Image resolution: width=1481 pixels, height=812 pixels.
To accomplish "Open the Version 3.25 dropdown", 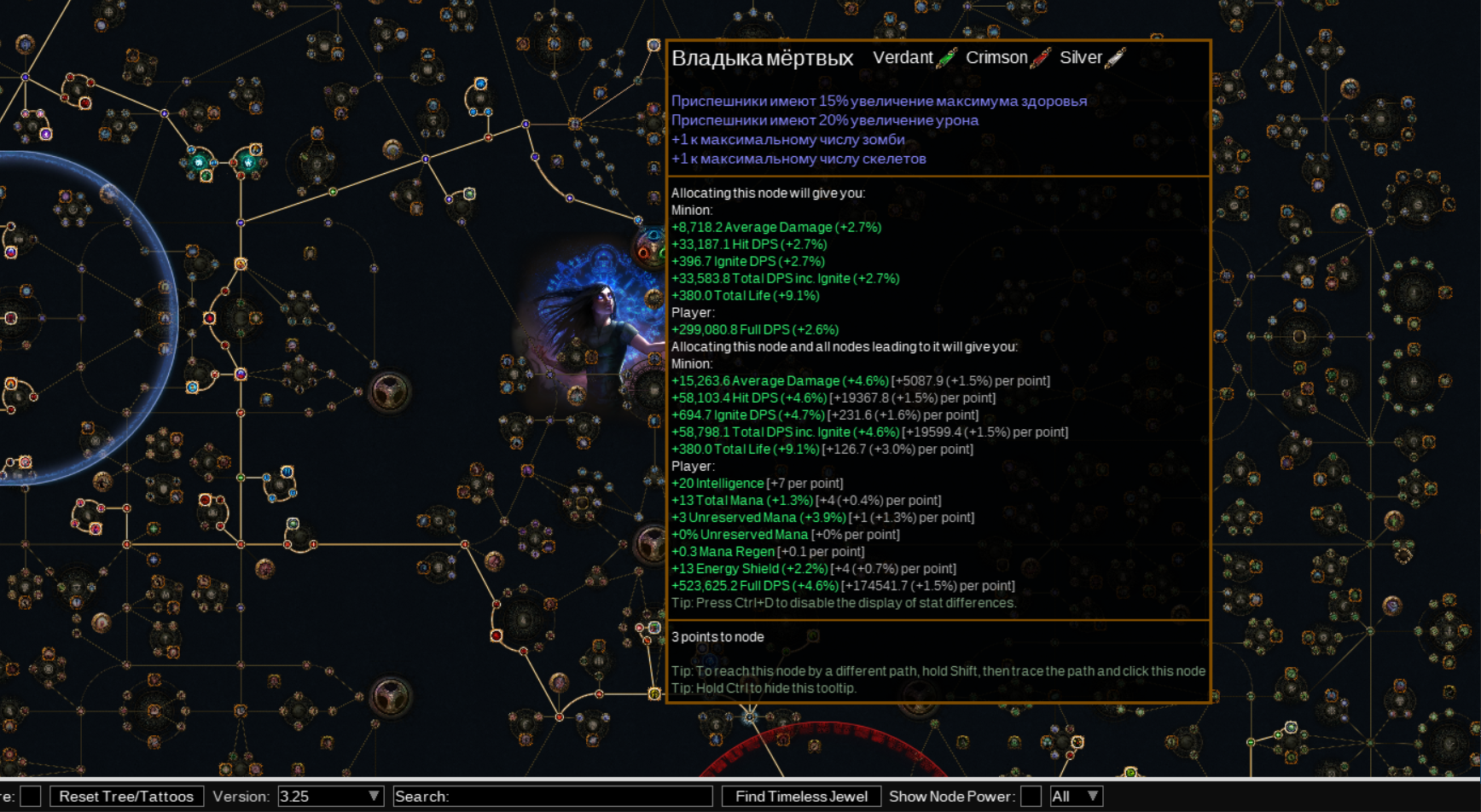I will 330,796.
